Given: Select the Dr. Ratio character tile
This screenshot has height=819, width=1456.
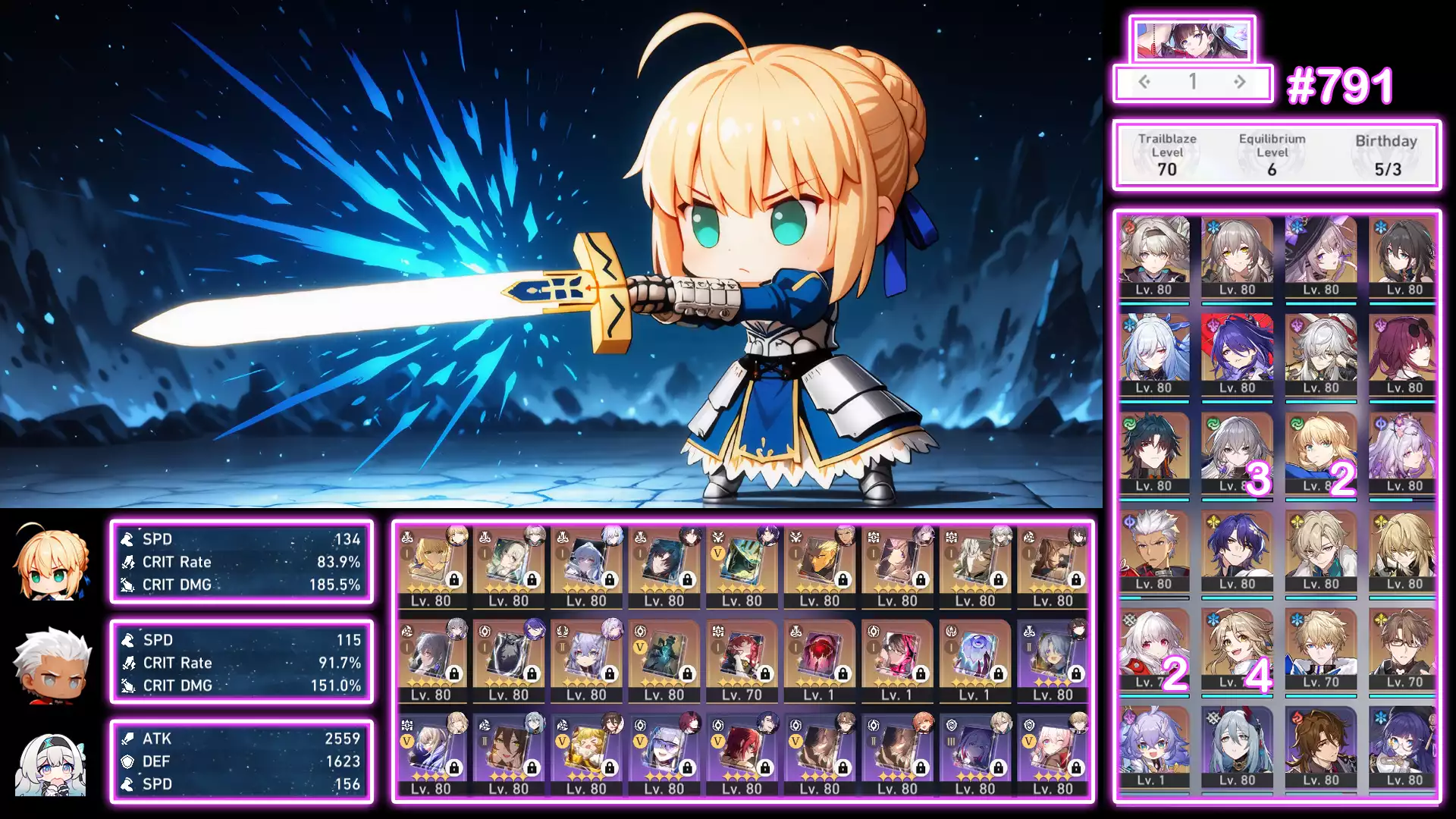Looking at the screenshot, I should point(1237,551).
